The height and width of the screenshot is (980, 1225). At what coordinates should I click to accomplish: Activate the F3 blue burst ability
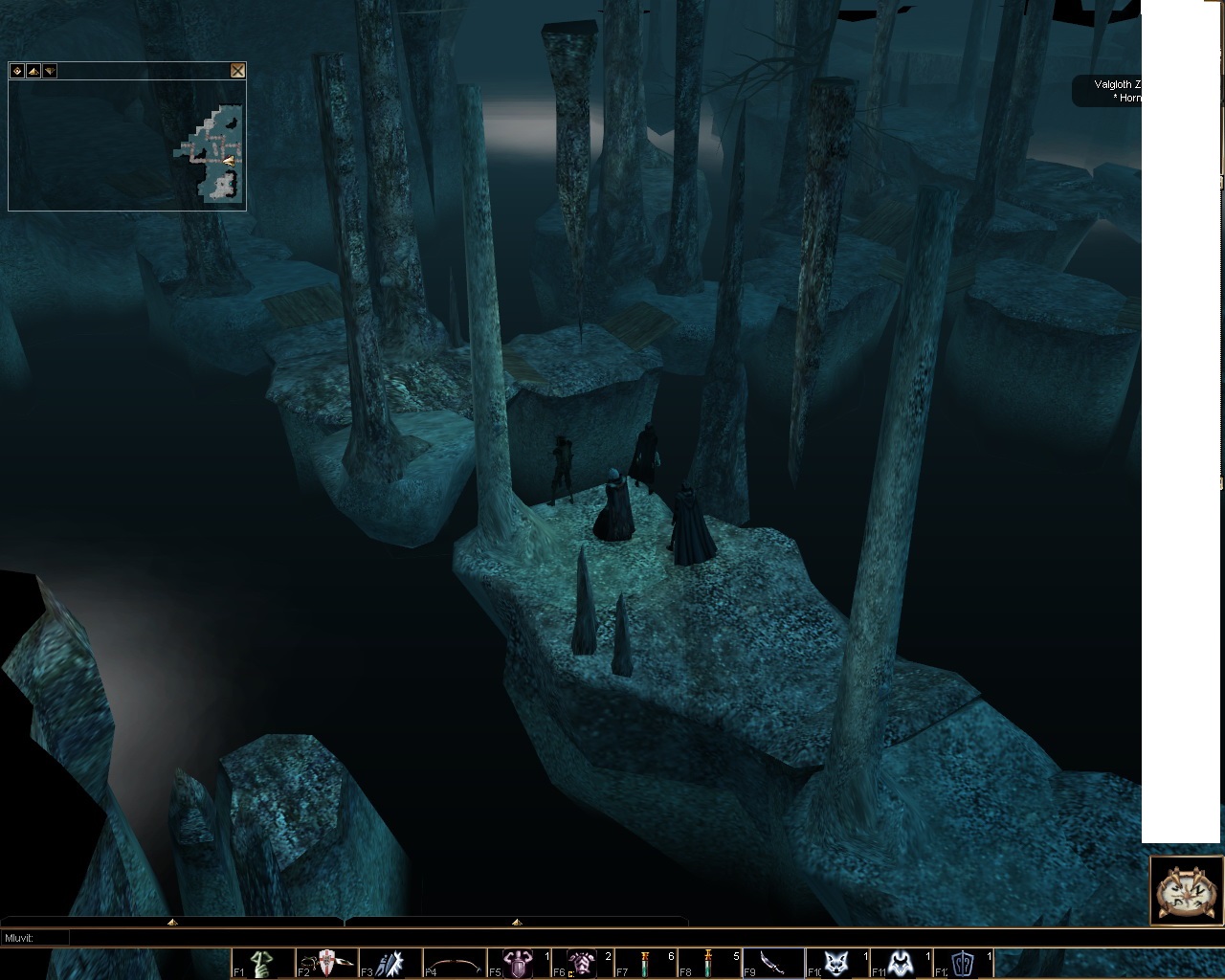pyautogui.click(x=390, y=964)
